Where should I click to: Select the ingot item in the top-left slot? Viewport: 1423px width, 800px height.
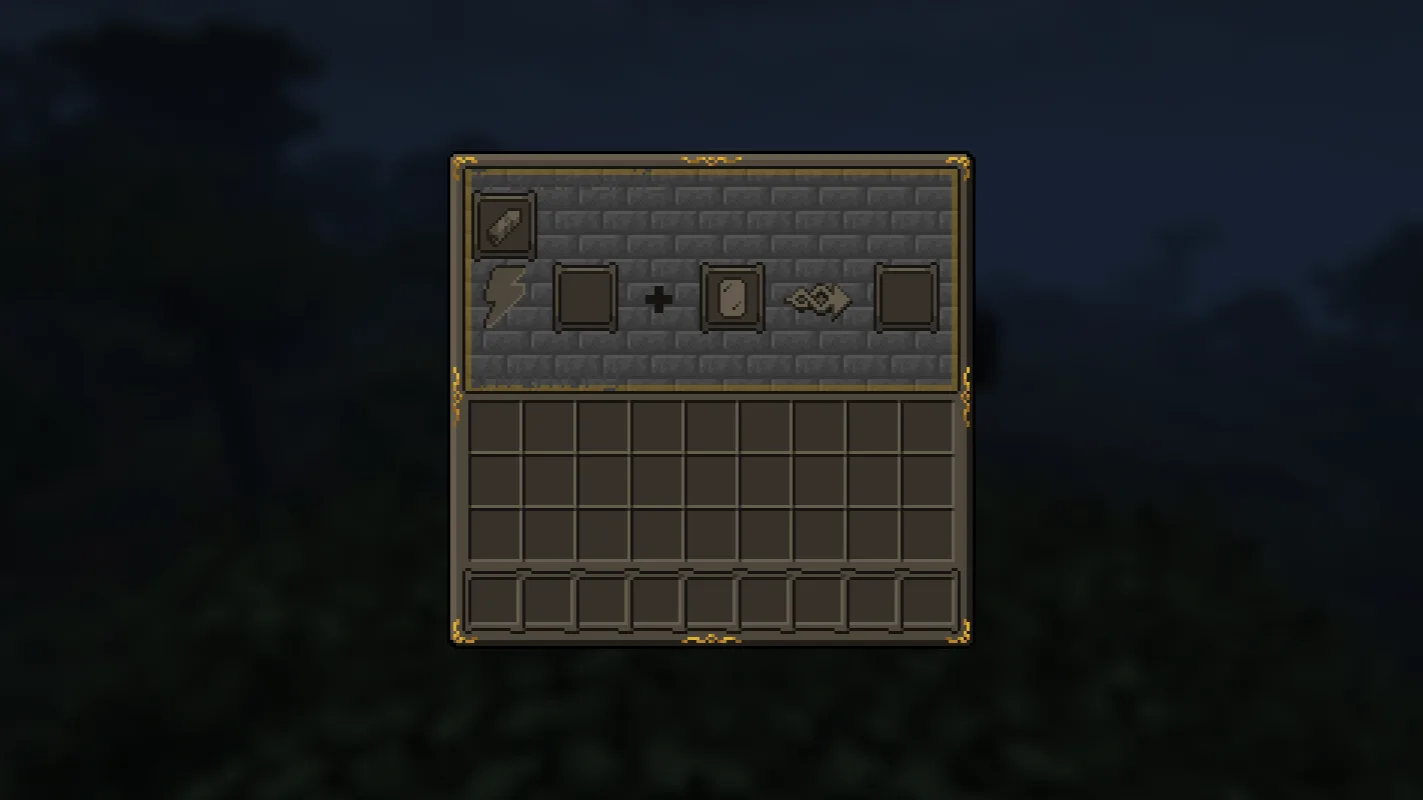[x=504, y=223]
